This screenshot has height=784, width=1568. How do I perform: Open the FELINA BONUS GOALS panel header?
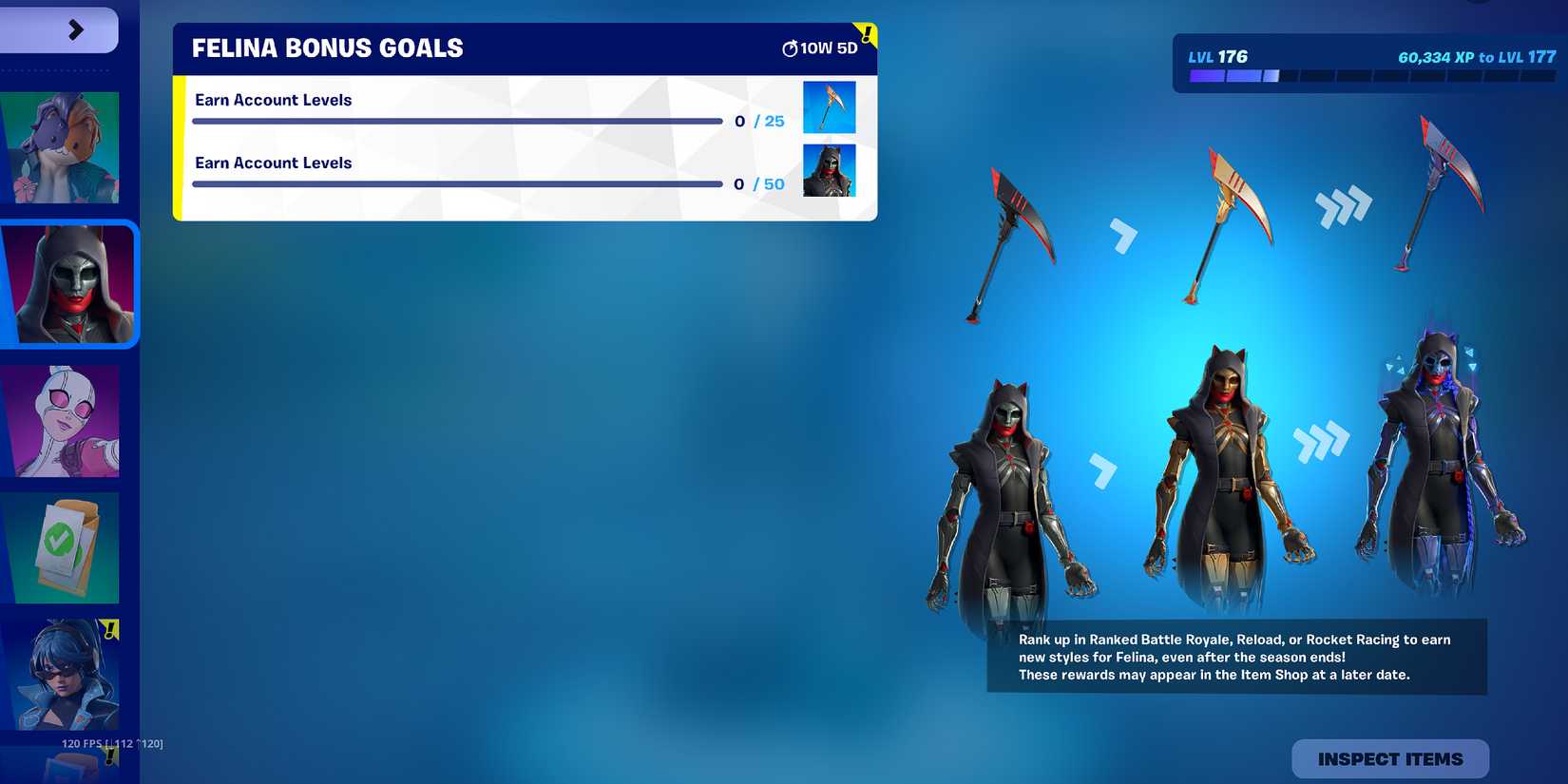point(327,48)
